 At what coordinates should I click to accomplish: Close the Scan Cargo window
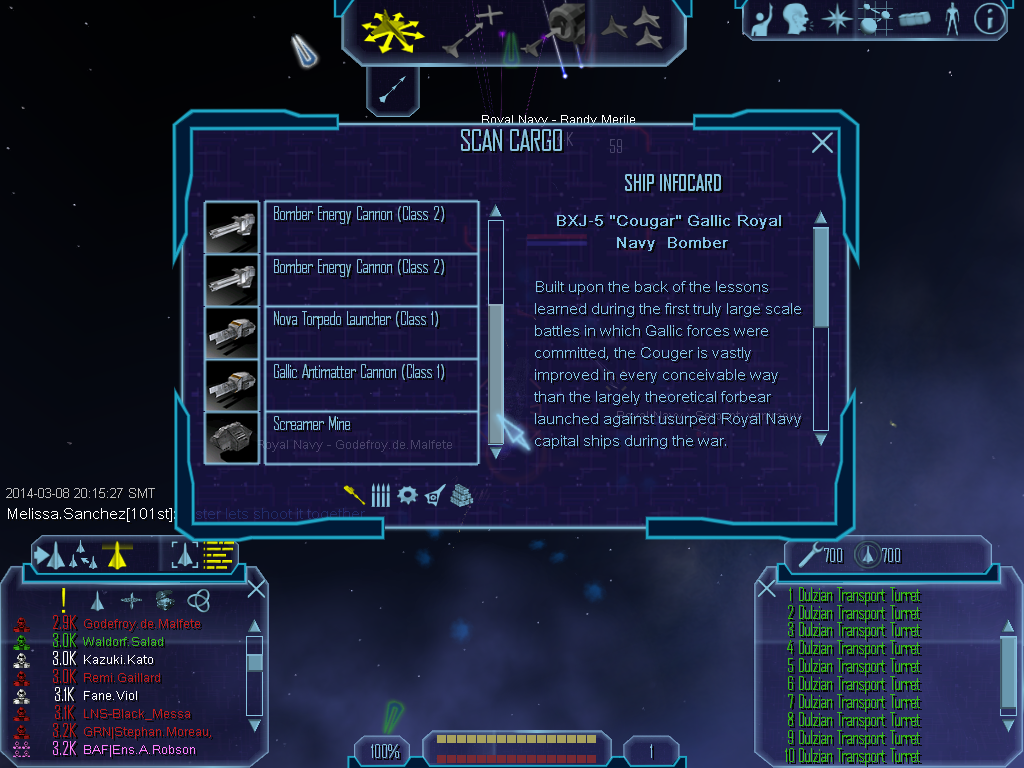click(822, 143)
